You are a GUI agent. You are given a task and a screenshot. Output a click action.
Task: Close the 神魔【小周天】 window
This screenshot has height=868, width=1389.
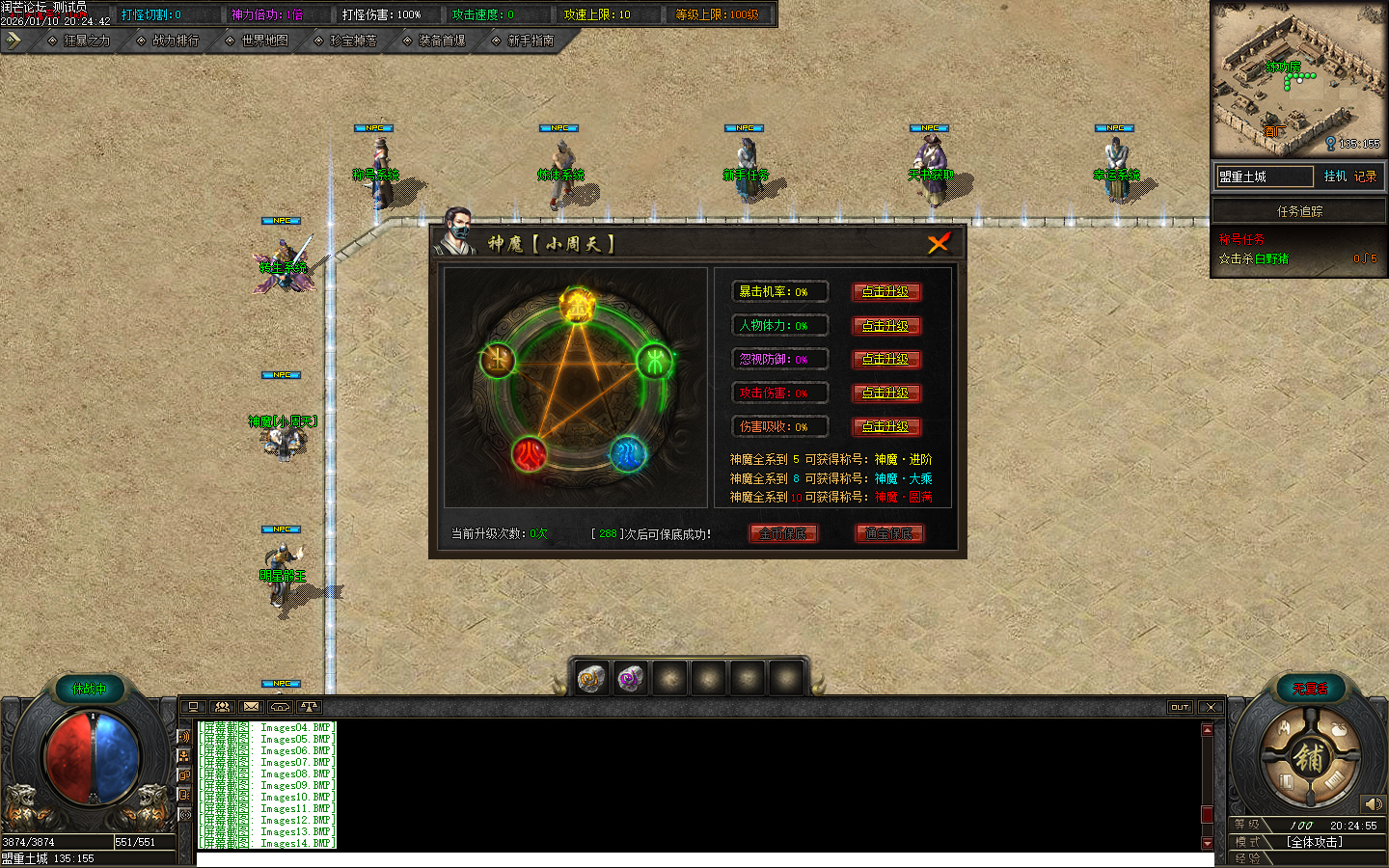(939, 243)
